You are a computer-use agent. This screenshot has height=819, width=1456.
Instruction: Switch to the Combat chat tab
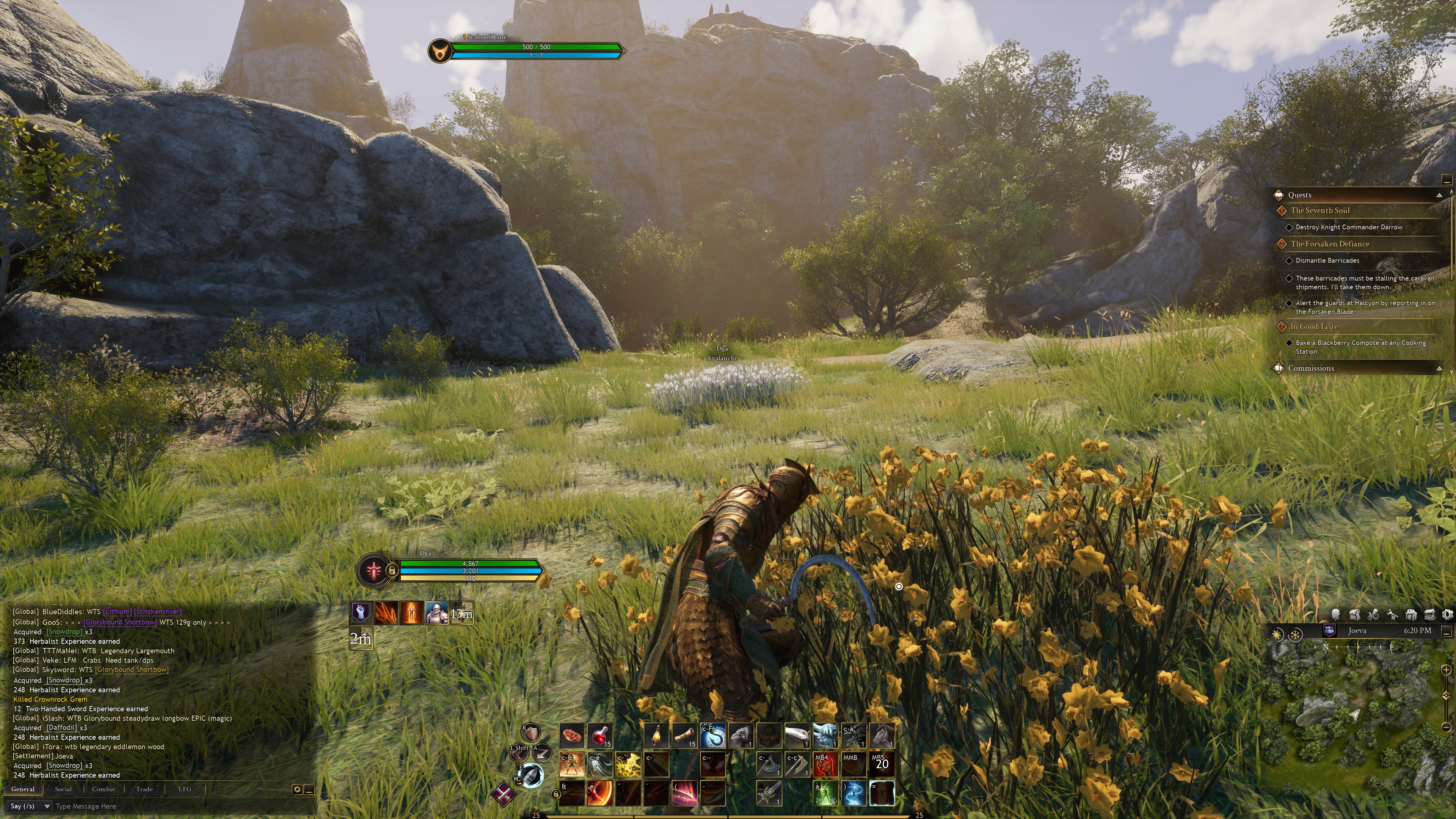coord(104,789)
